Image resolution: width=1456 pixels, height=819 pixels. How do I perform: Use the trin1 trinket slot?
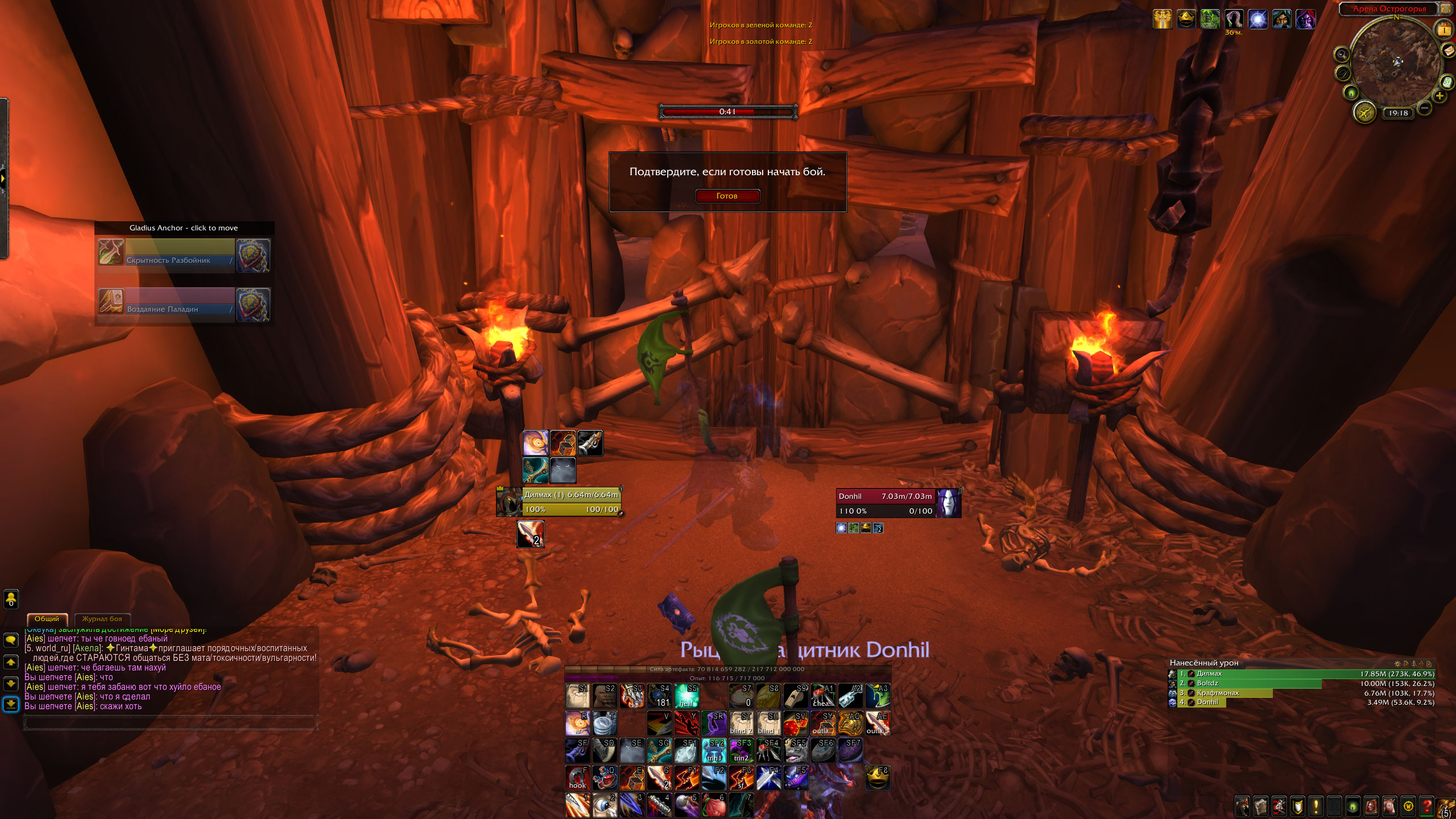[714, 750]
